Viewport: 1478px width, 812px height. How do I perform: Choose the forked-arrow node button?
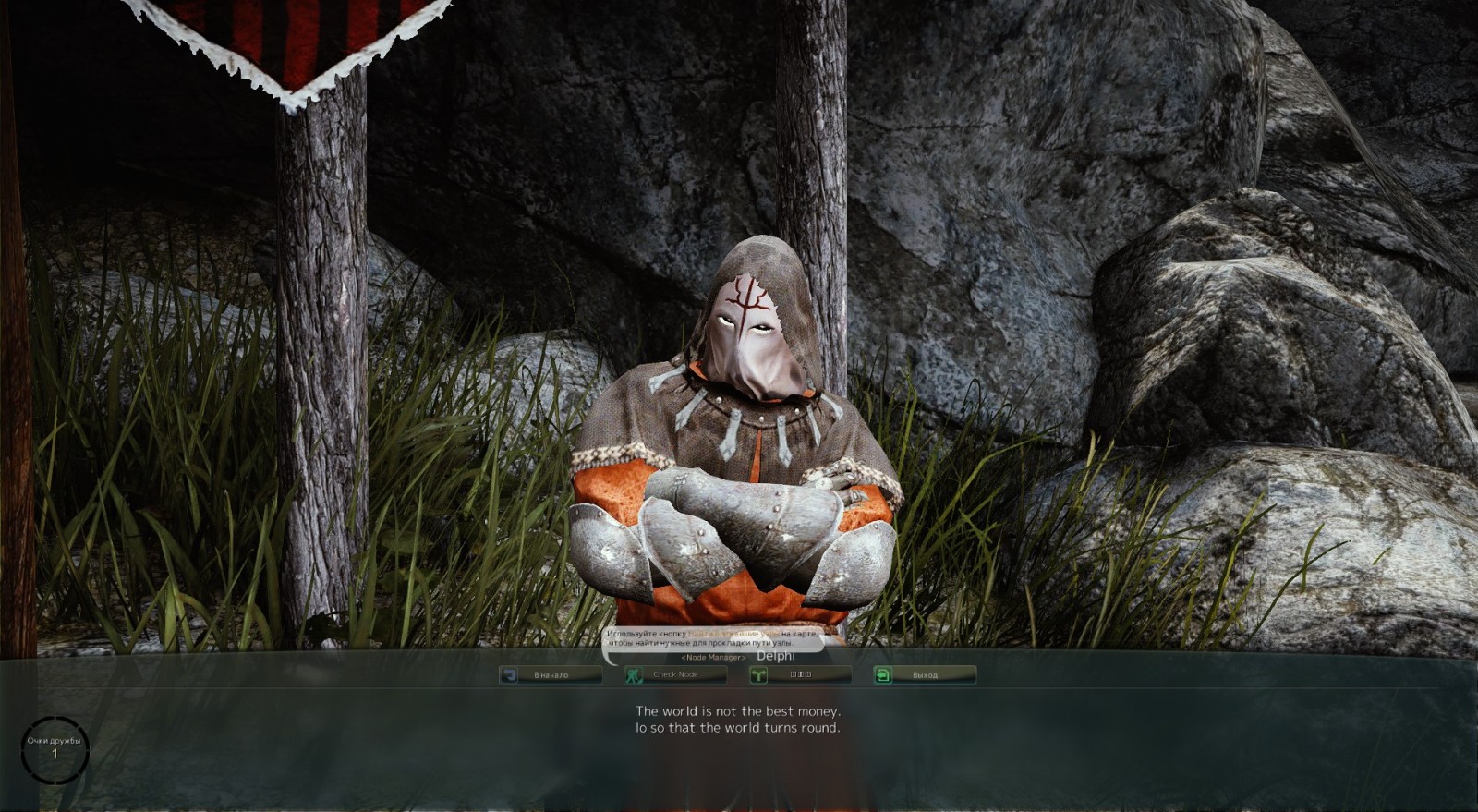coord(800,675)
